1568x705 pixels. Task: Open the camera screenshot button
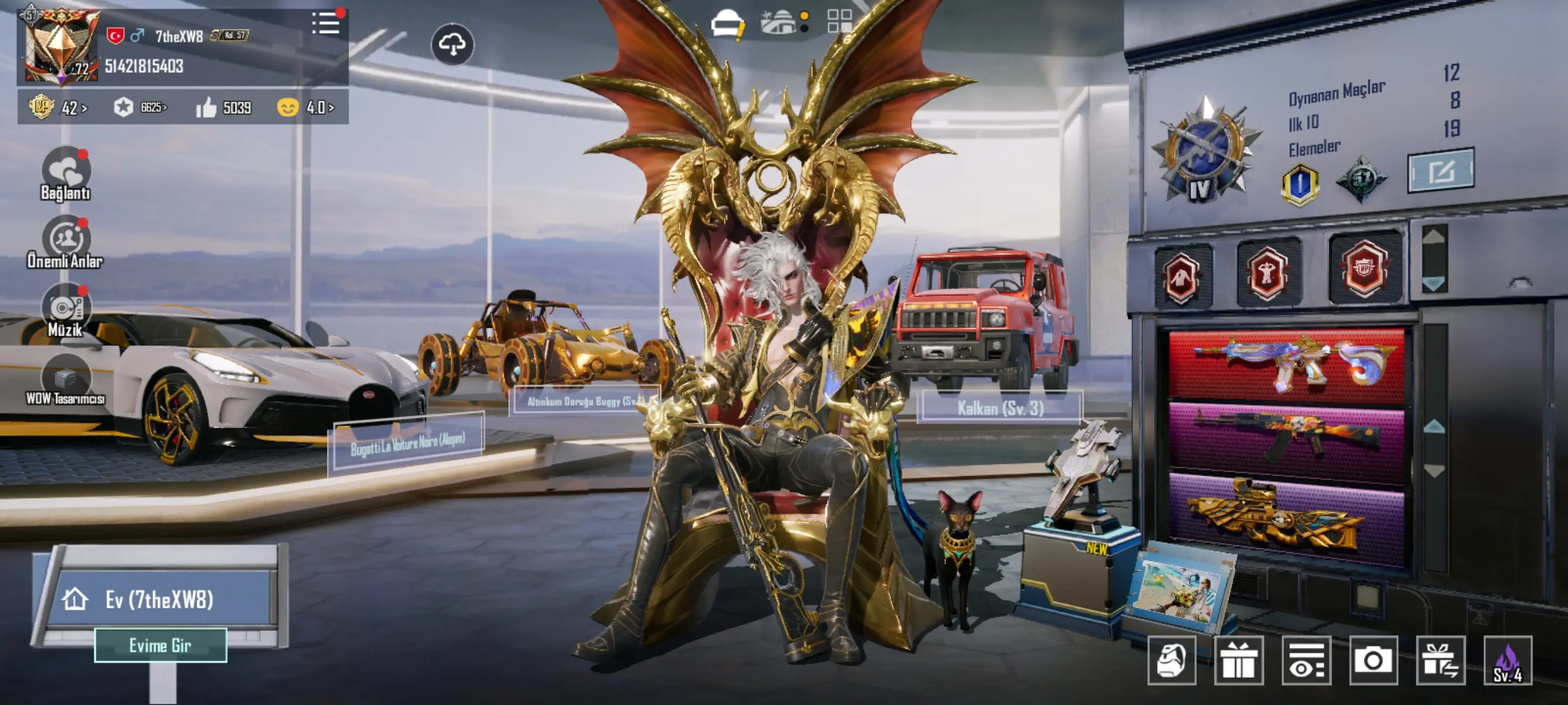(x=1373, y=660)
